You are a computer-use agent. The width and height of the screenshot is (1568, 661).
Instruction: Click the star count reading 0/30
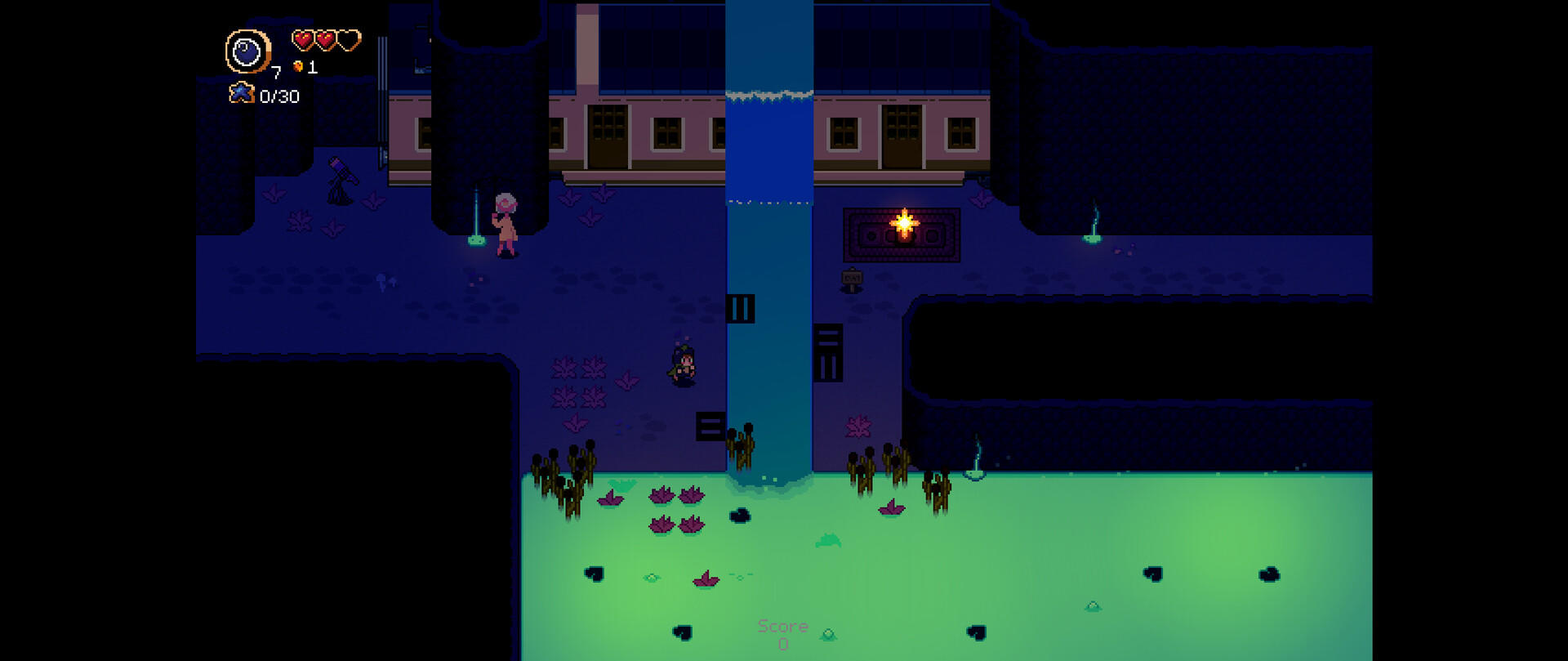point(278,94)
